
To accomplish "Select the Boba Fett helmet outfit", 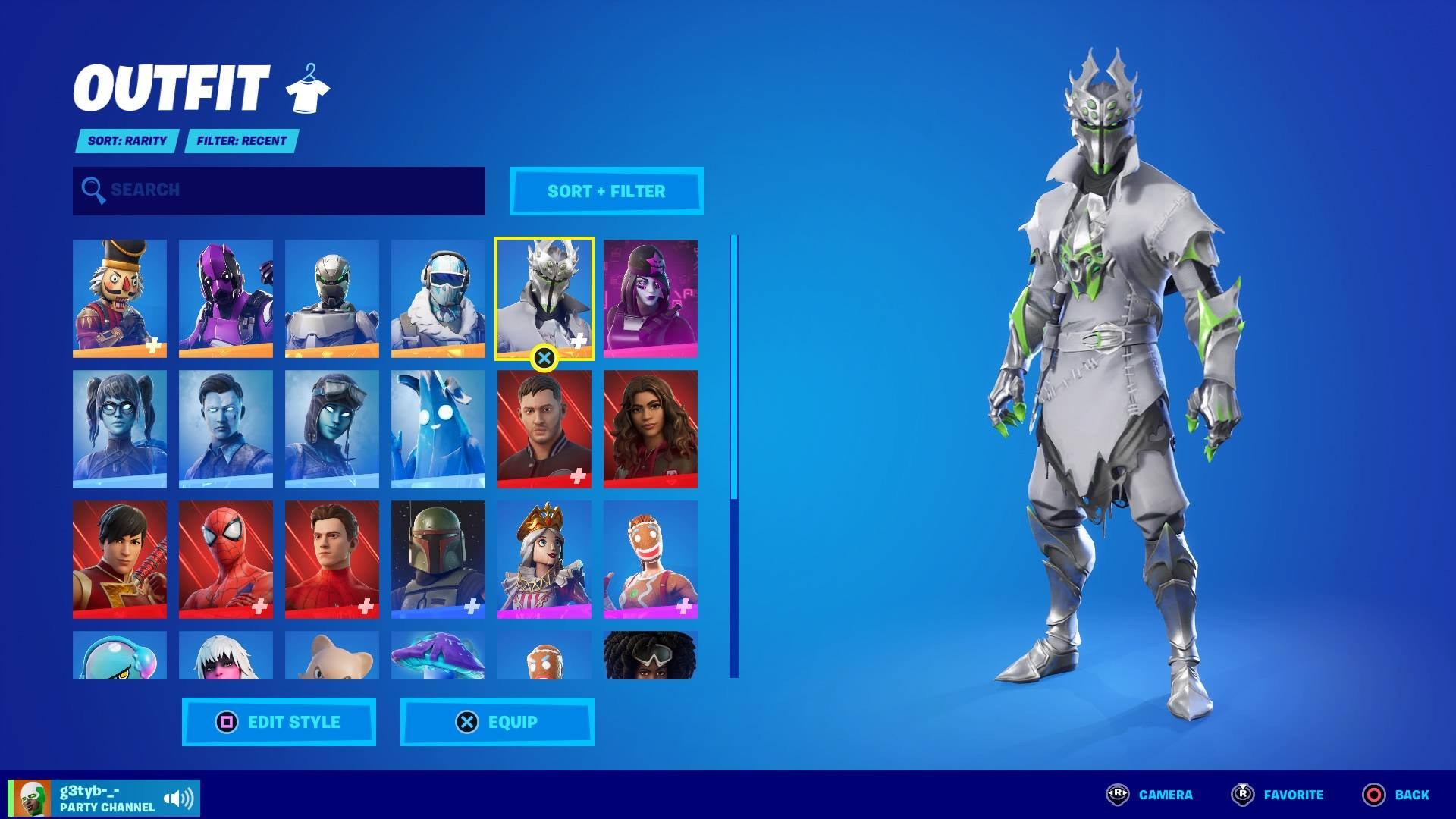I will [438, 559].
